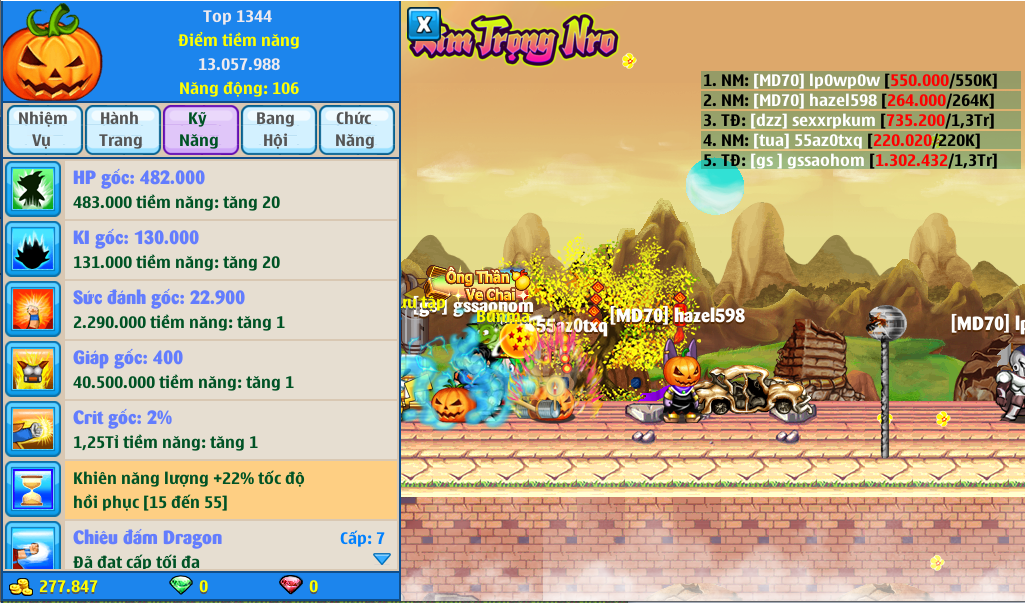Switch to the Nhiệm Vụ tab
The image size is (1025, 603).
click(x=43, y=130)
